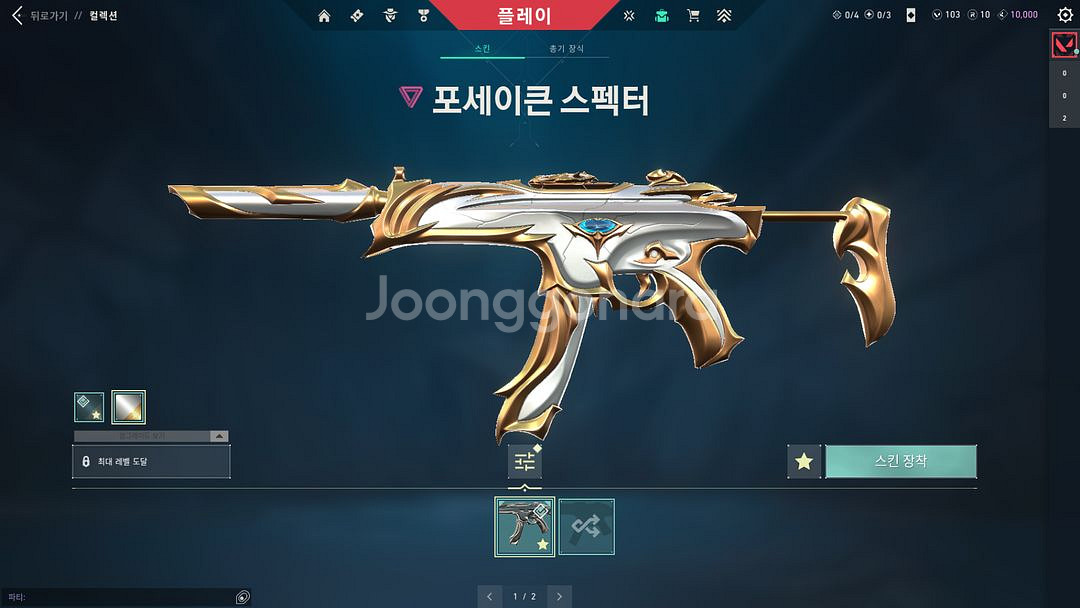Open the settings gear icon

pyautogui.click(x=1065, y=15)
